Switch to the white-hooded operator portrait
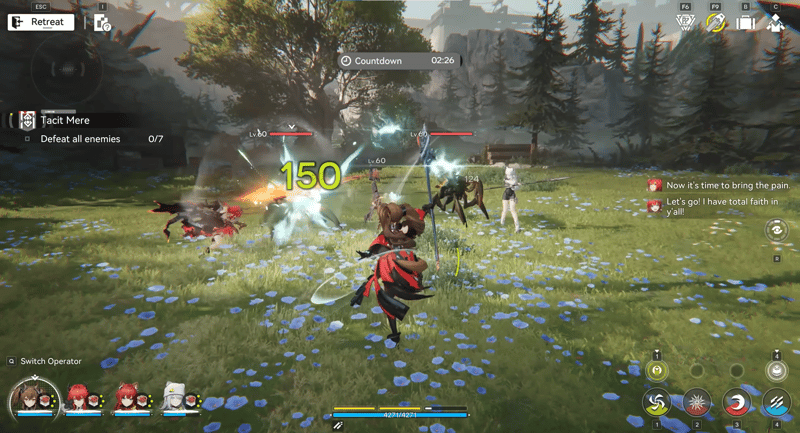800x433 pixels. pos(174,399)
